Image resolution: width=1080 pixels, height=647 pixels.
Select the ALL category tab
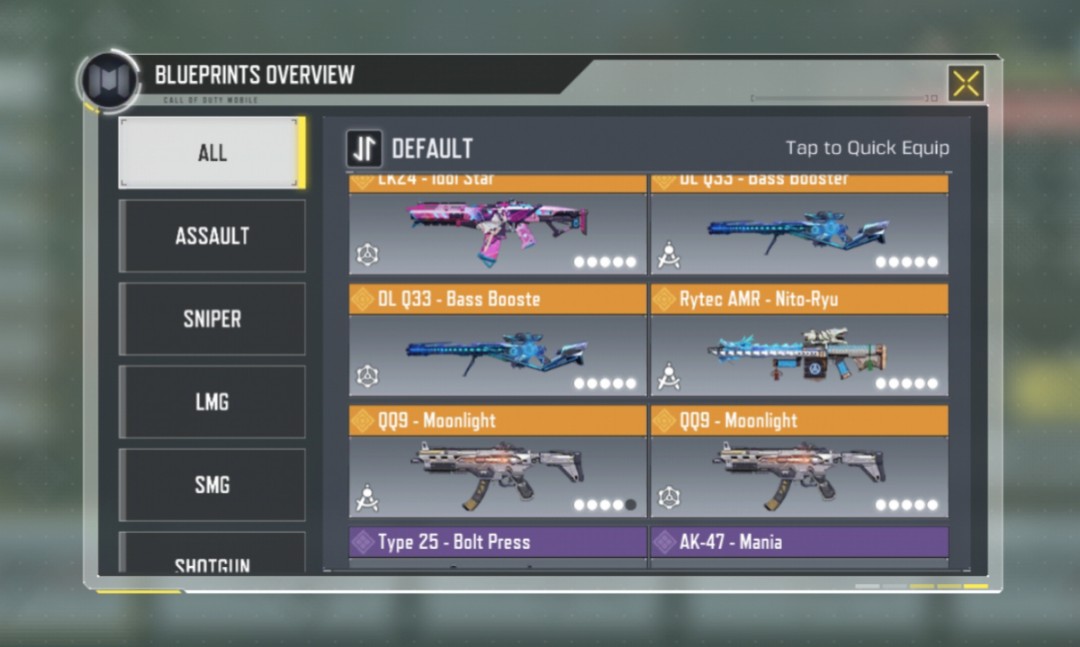tap(211, 153)
